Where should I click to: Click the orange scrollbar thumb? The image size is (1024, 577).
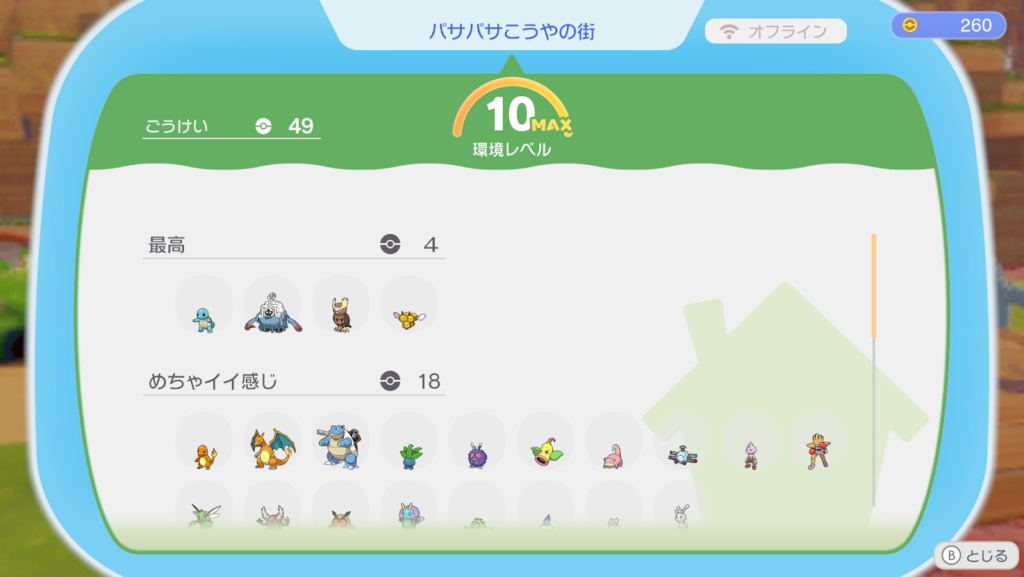[873, 286]
